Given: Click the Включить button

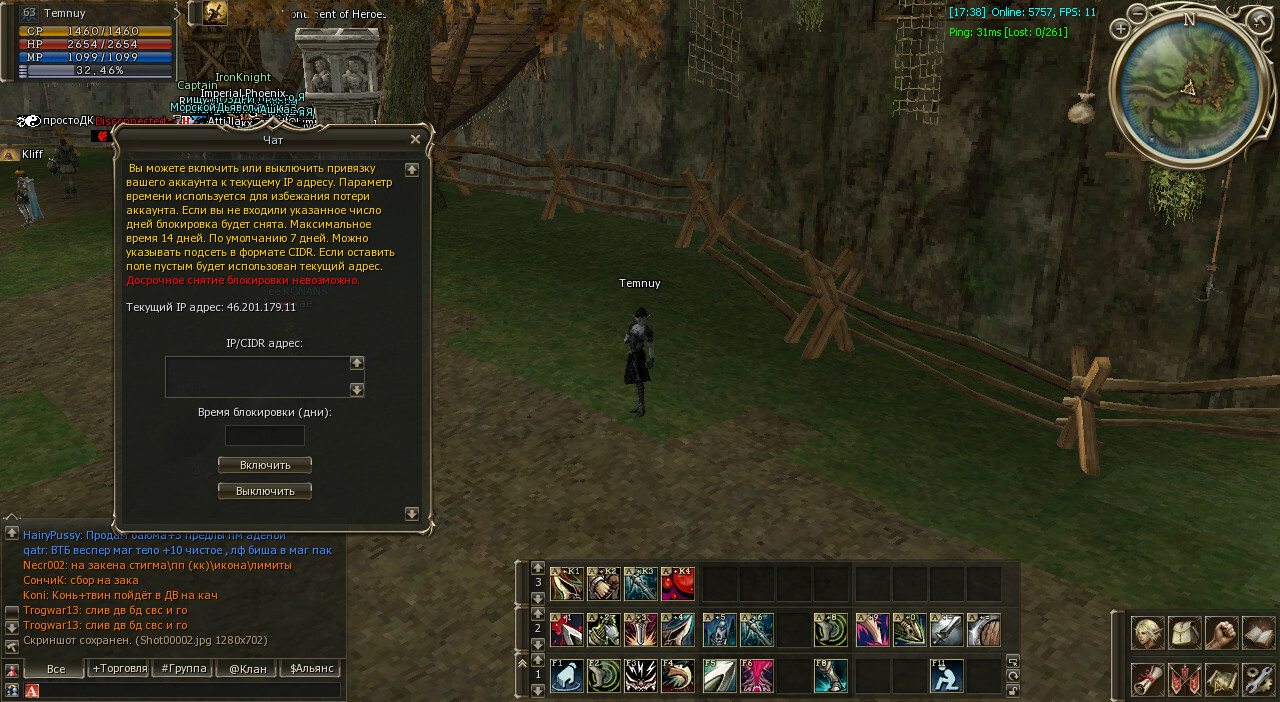Looking at the screenshot, I should click(265, 465).
